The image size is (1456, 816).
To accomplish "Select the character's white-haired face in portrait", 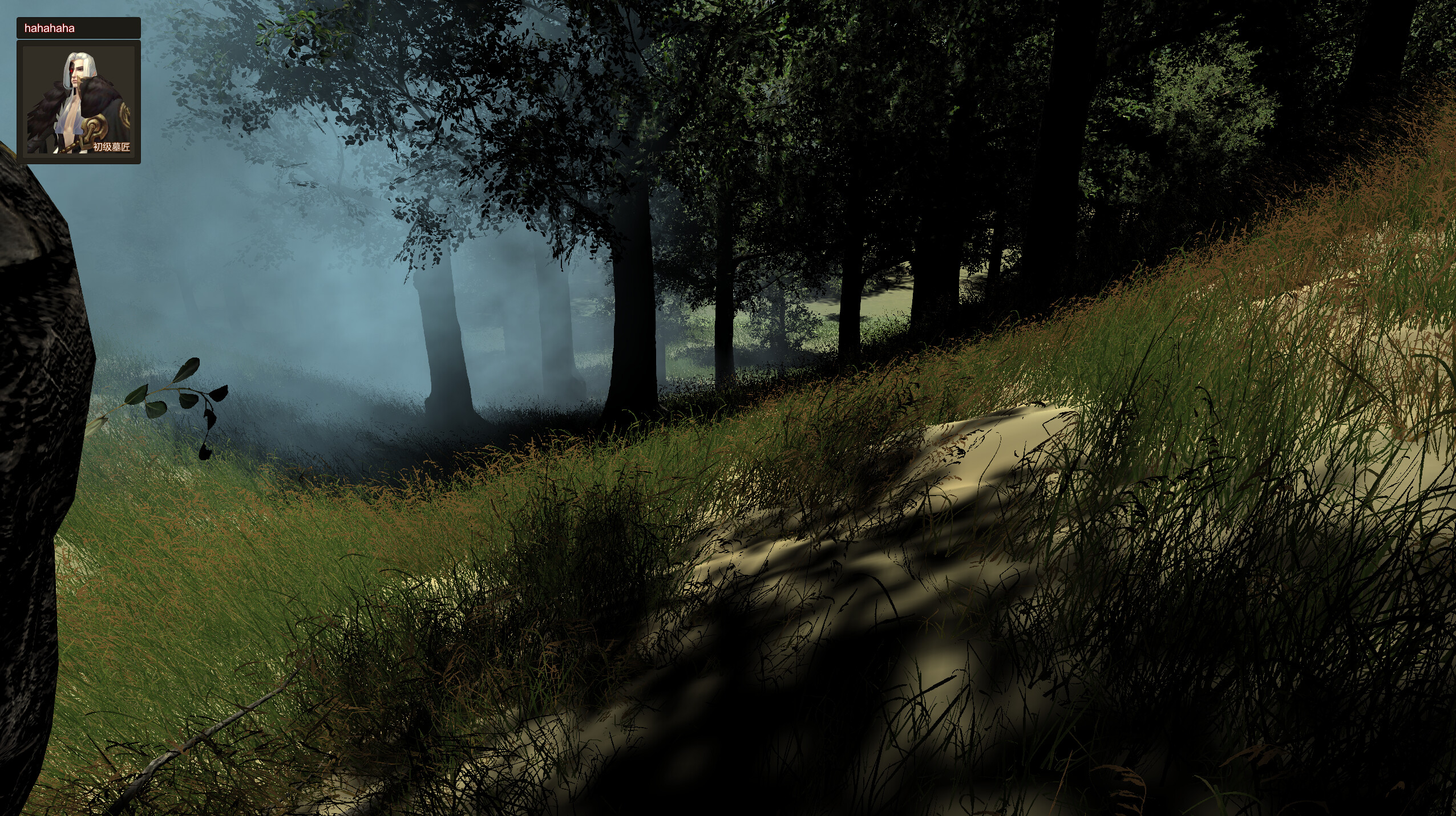I will (76, 71).
